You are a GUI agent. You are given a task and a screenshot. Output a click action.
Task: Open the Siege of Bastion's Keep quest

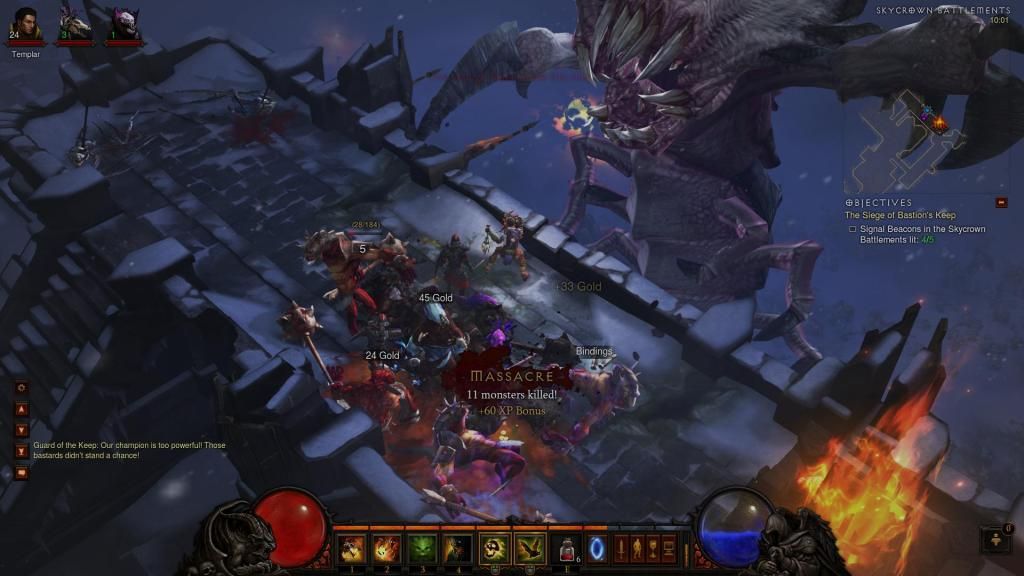900,215
